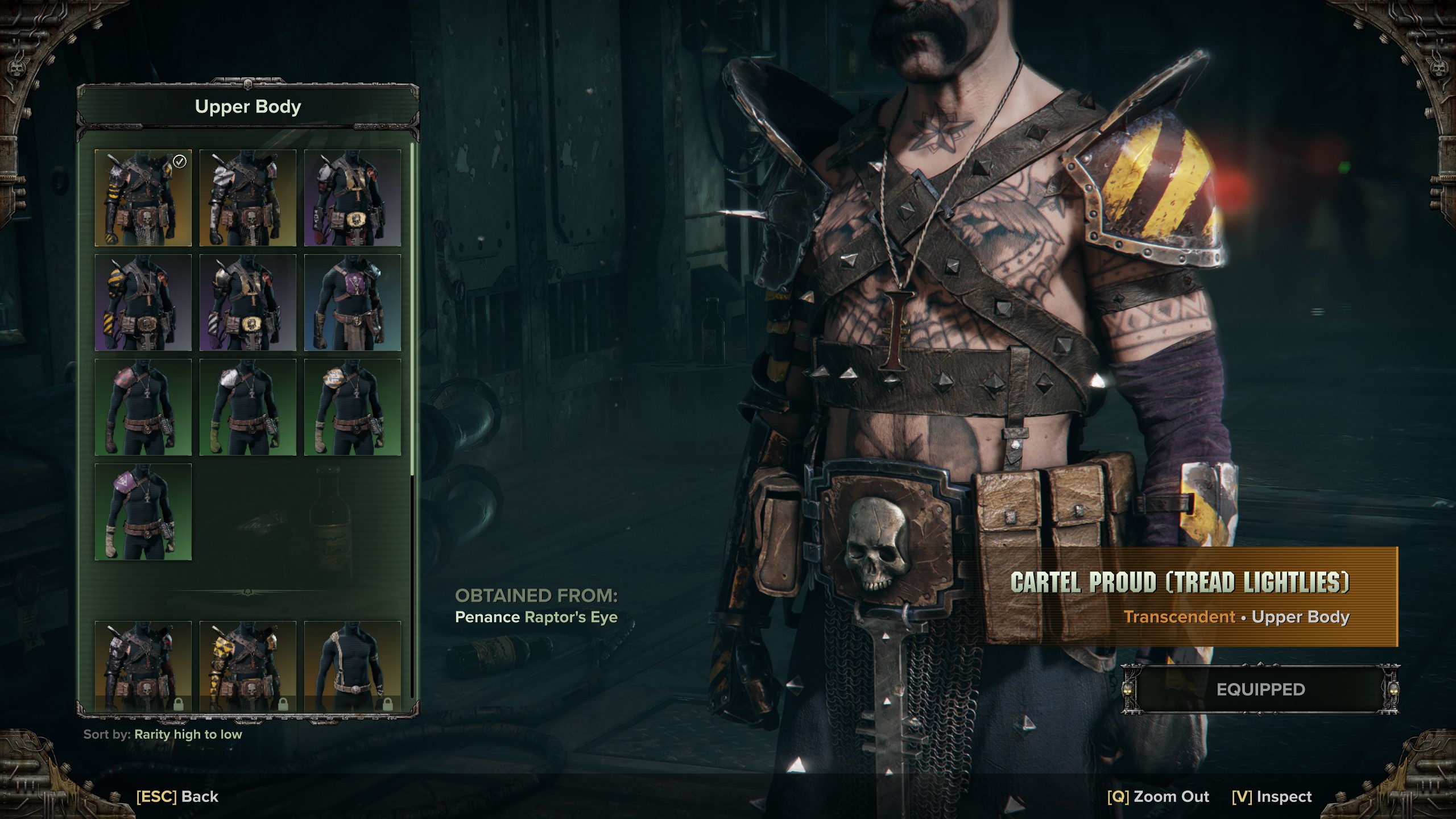Select the locked yellow checkered armor outfit
This screenshot has height=819, width=1456.
[247, 665]
